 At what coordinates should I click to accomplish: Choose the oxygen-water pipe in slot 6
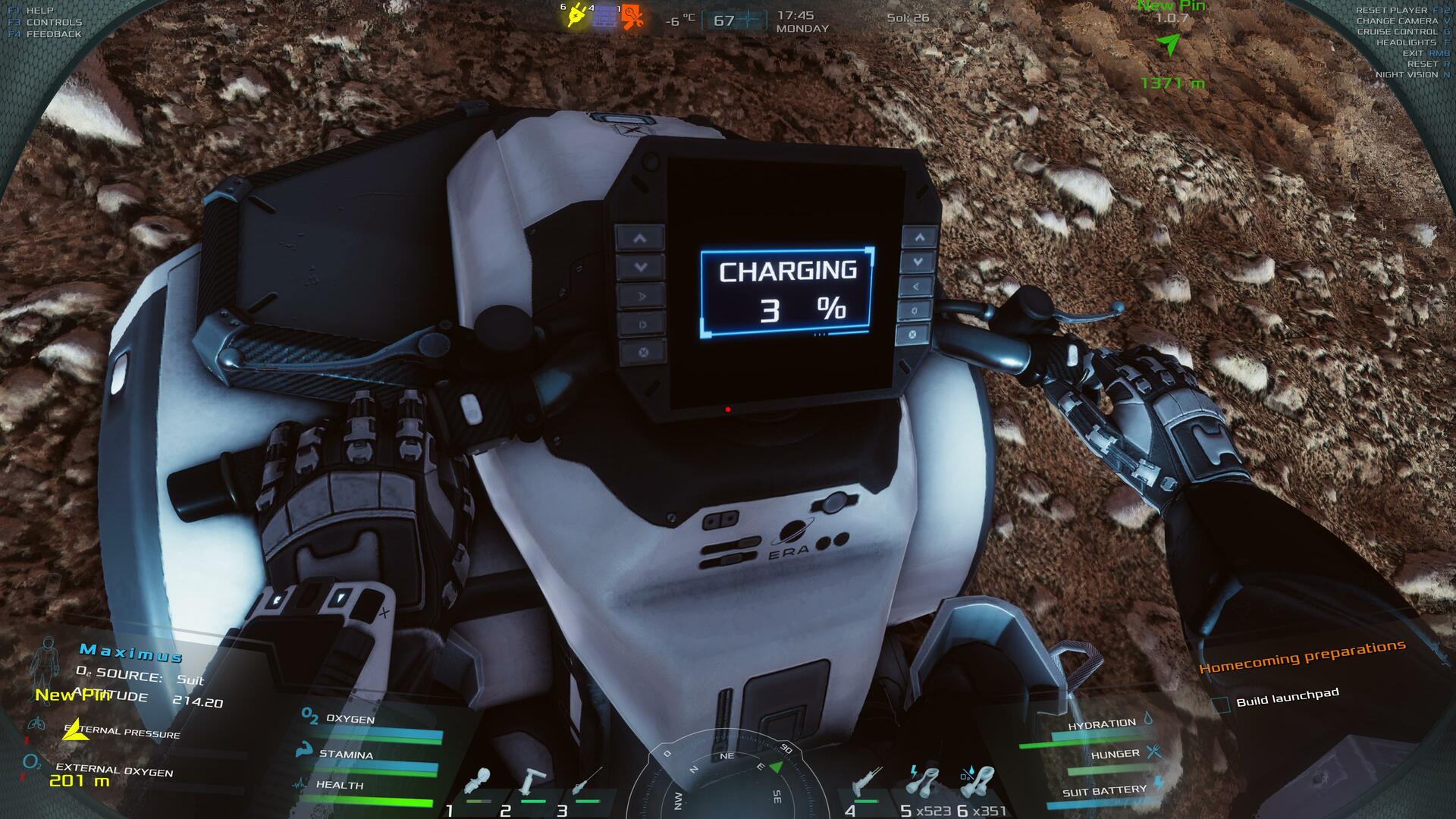pos(977,783)
